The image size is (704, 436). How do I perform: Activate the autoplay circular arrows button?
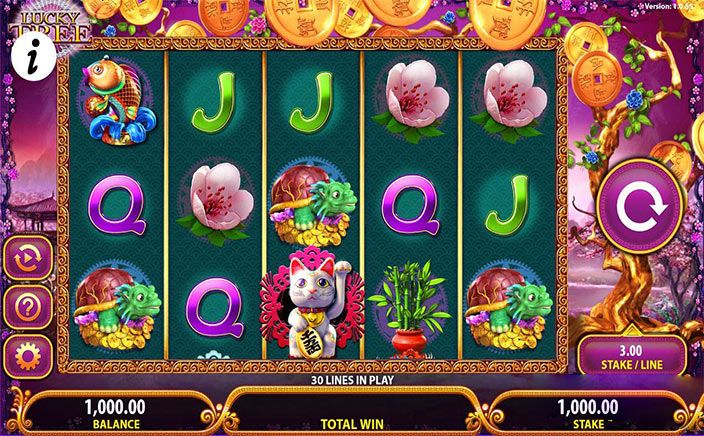click(27, 258)
